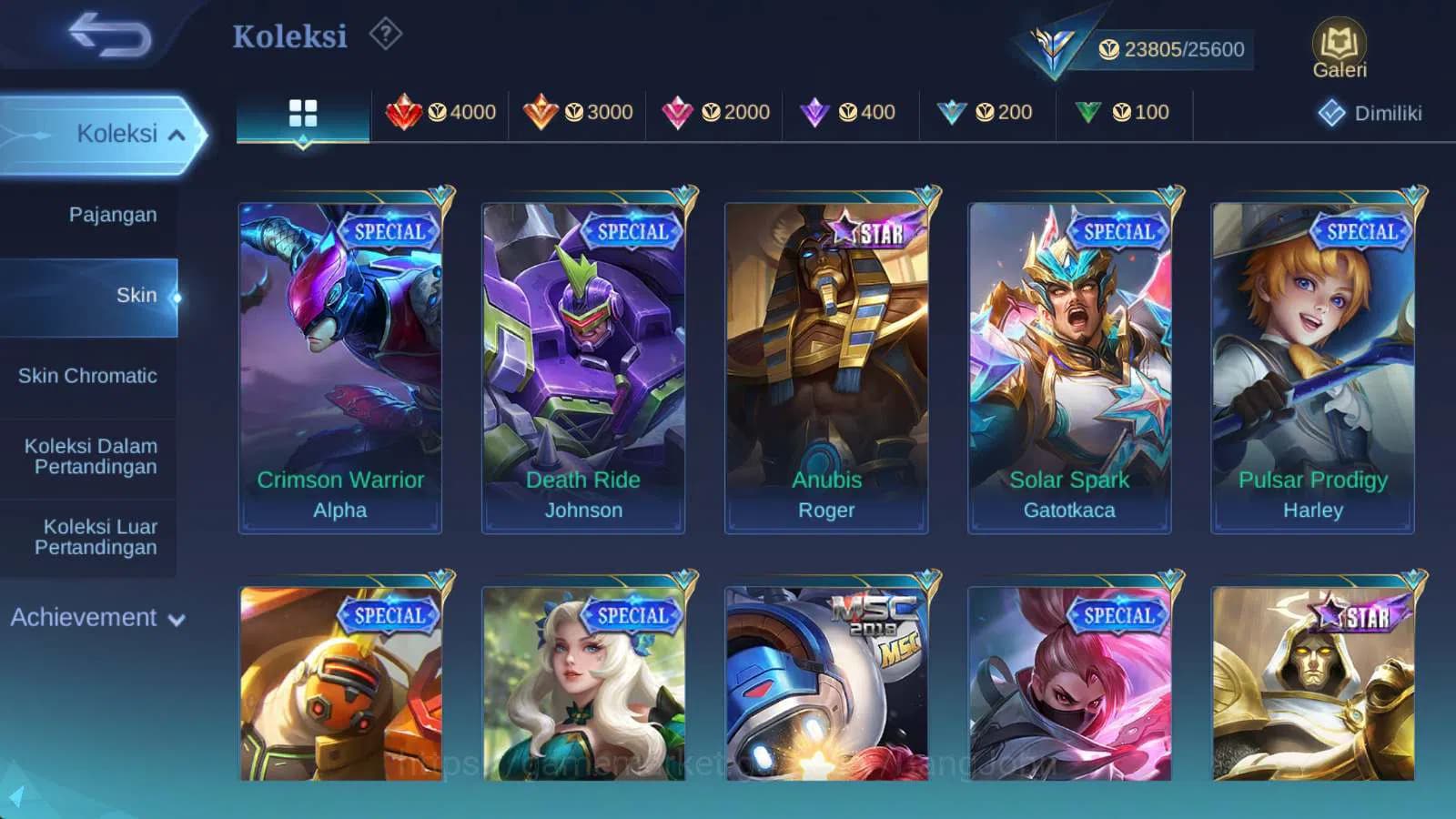Toggle the Skin sidebar filter

point(136,295)
